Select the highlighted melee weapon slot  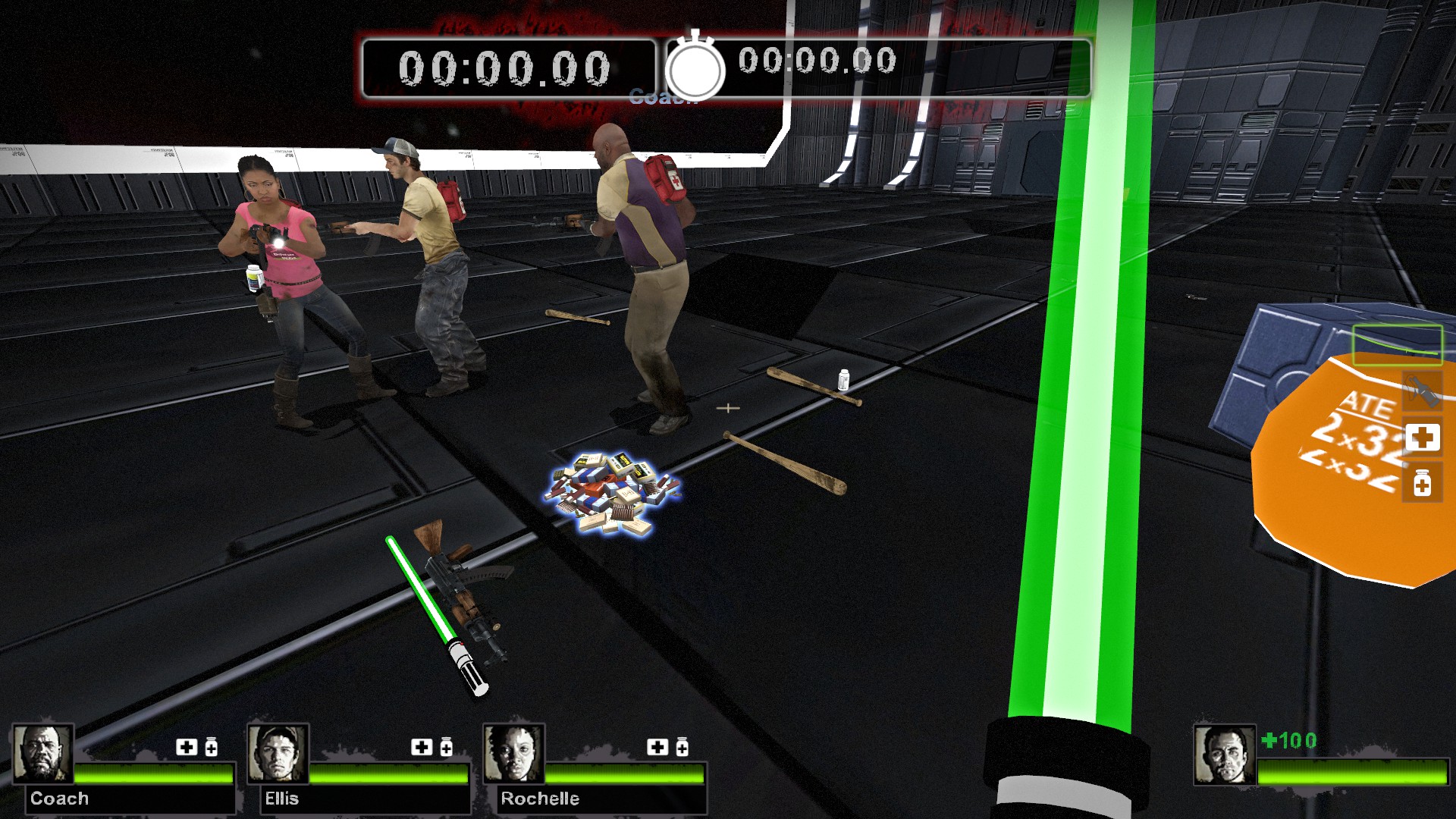1396,345
